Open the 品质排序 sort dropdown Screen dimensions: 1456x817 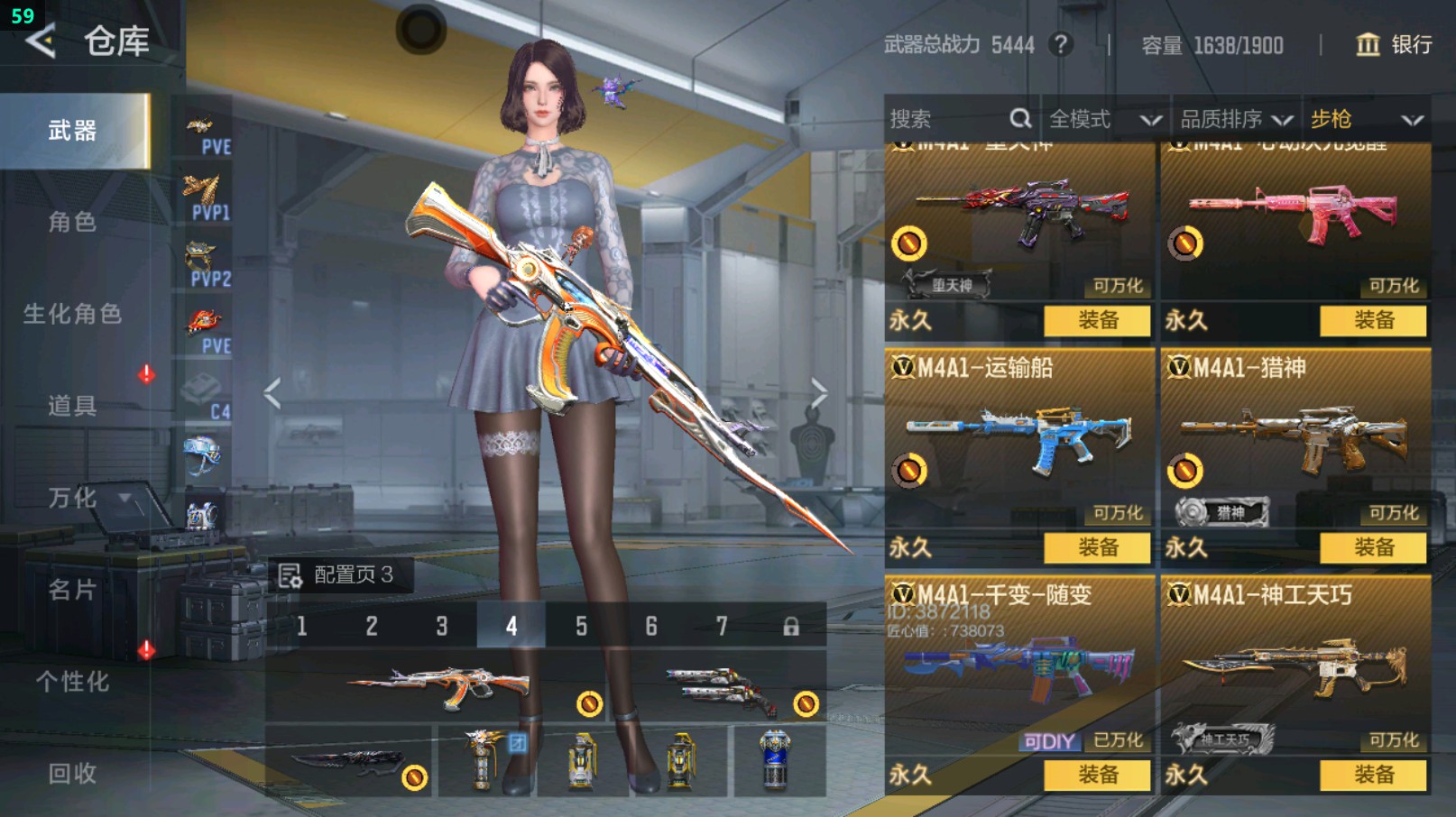point(1235,119)
